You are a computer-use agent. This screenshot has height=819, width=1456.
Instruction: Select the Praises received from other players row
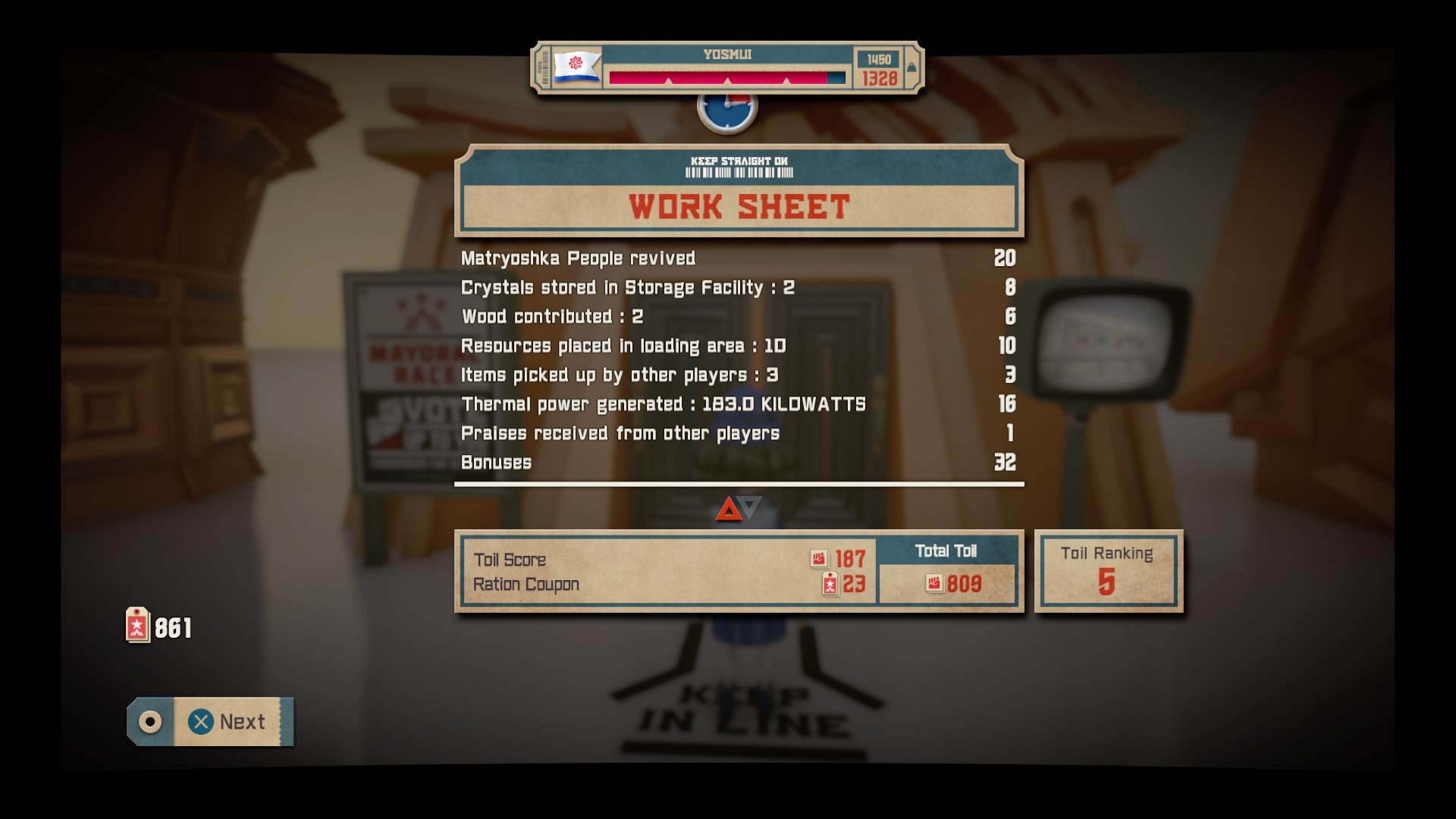620,434
